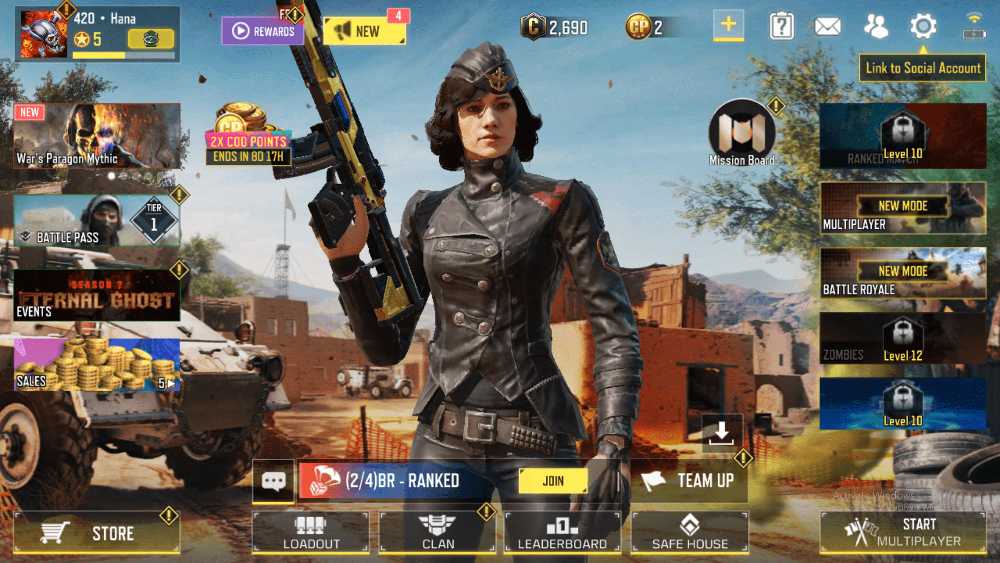Open the settings gear icon
Screen dimensions: 1000x563
pyautogui.click(x=923, y=27)
